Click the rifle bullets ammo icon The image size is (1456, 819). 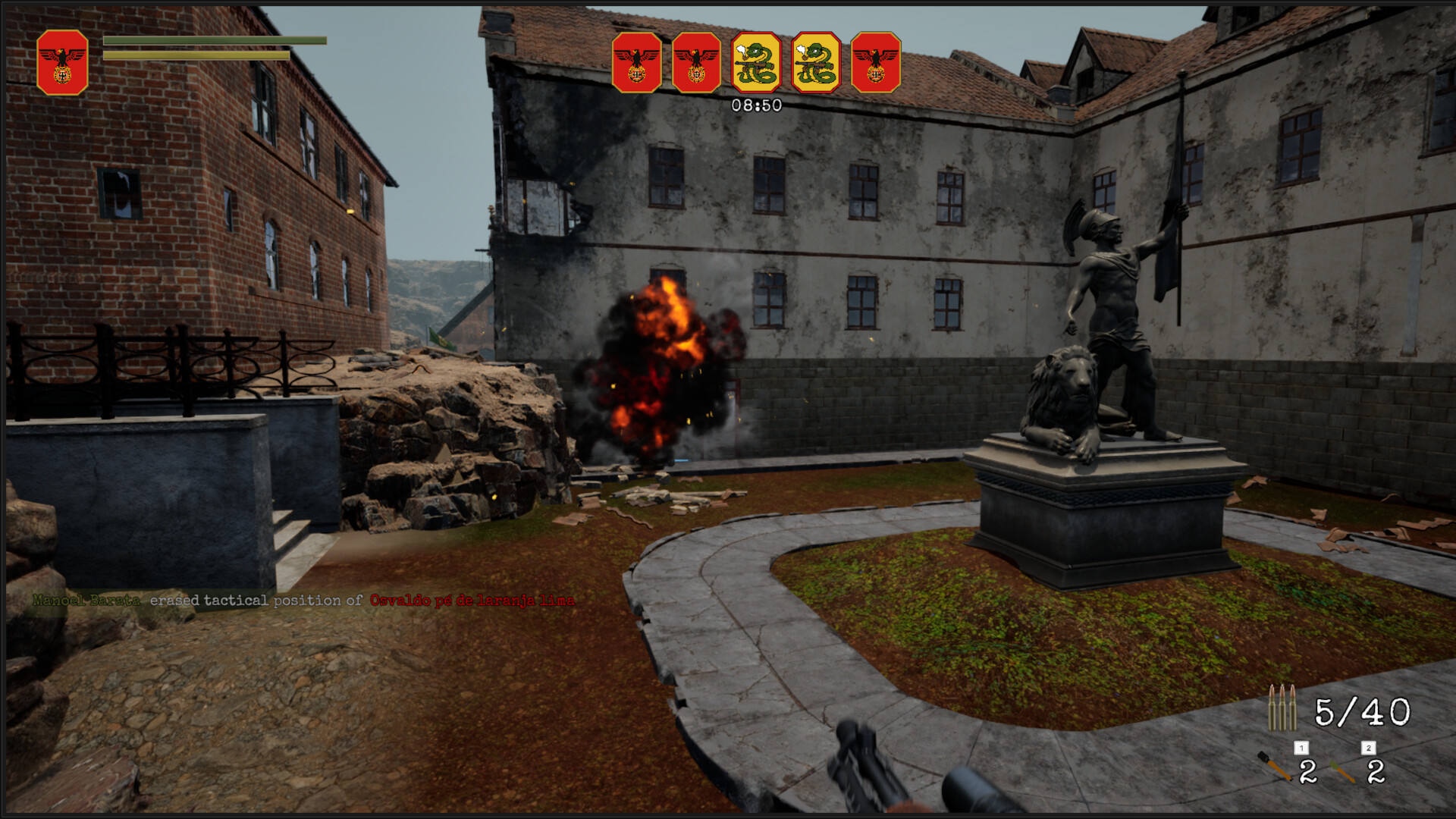point(1282,708)
